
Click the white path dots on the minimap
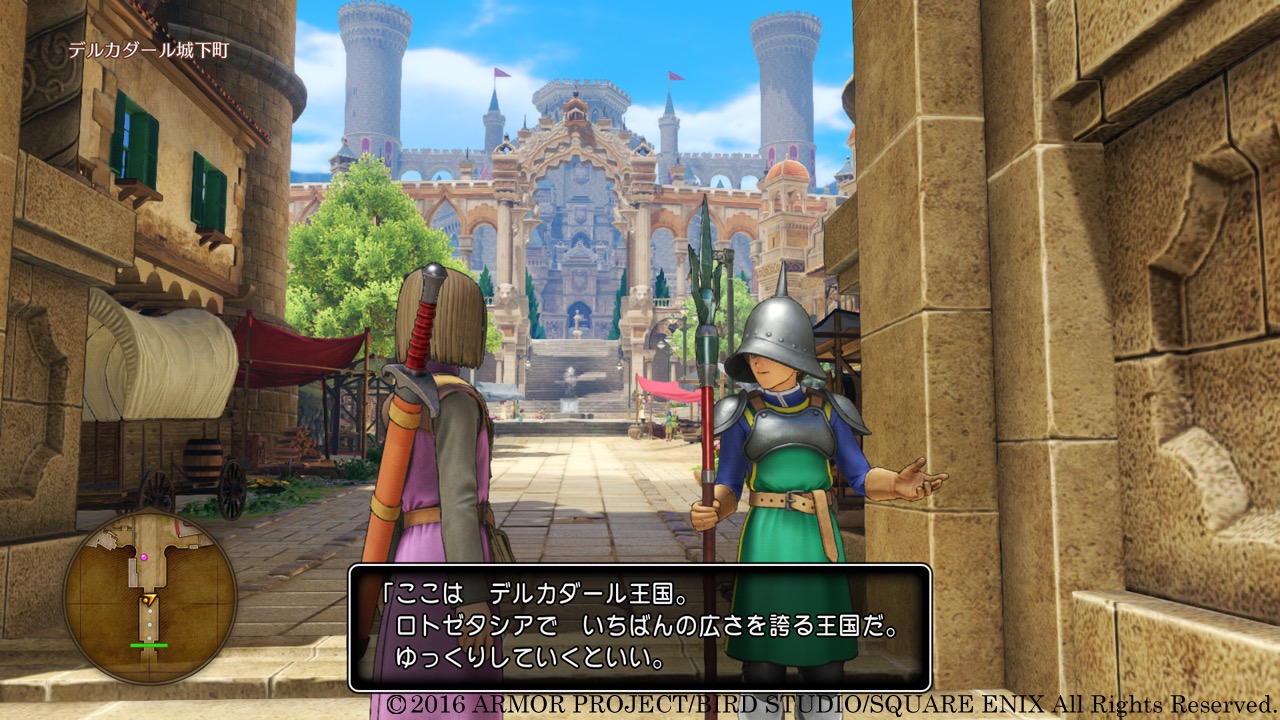[x=149, y=623]
